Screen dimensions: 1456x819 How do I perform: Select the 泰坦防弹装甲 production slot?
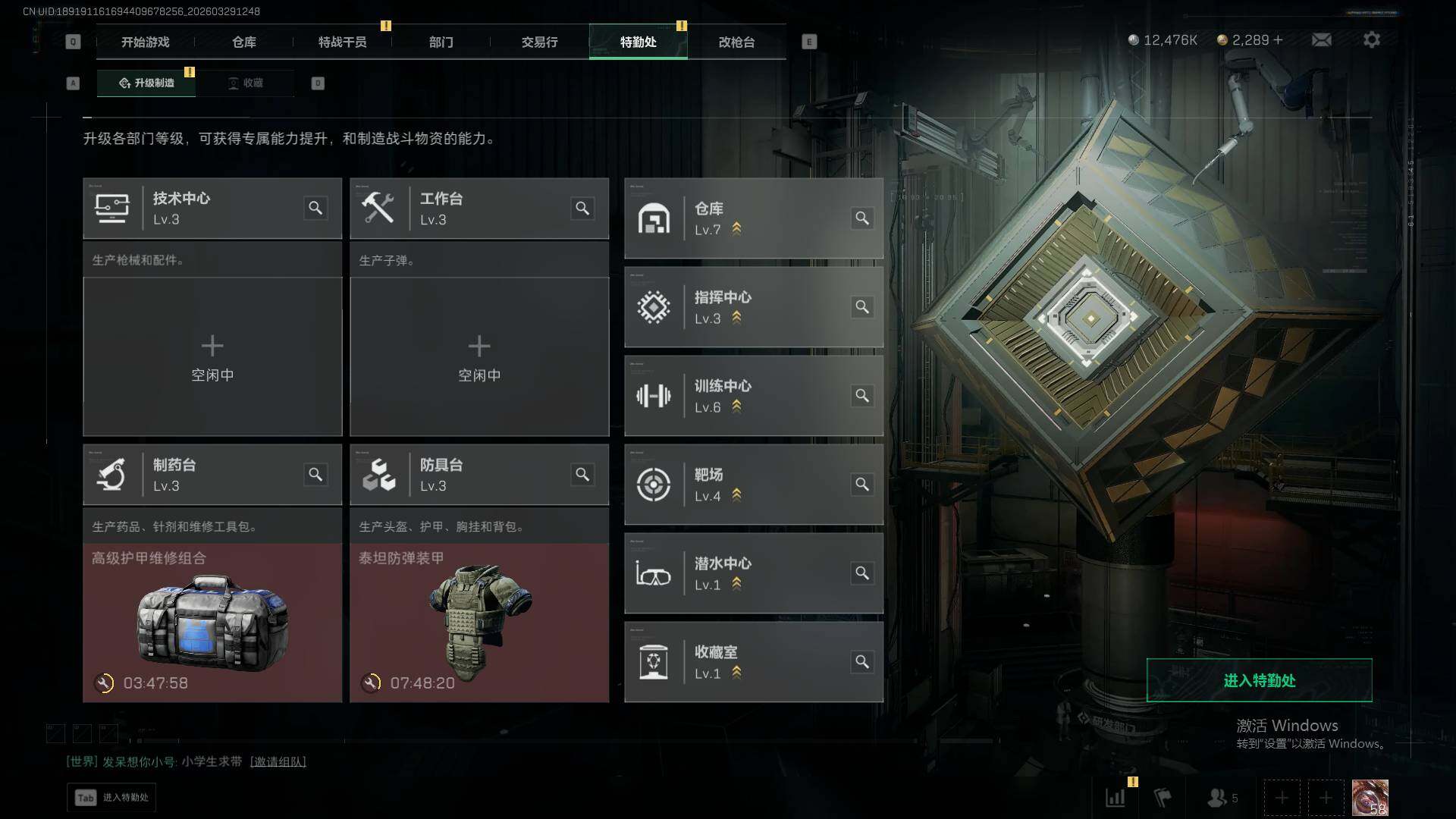479,622
